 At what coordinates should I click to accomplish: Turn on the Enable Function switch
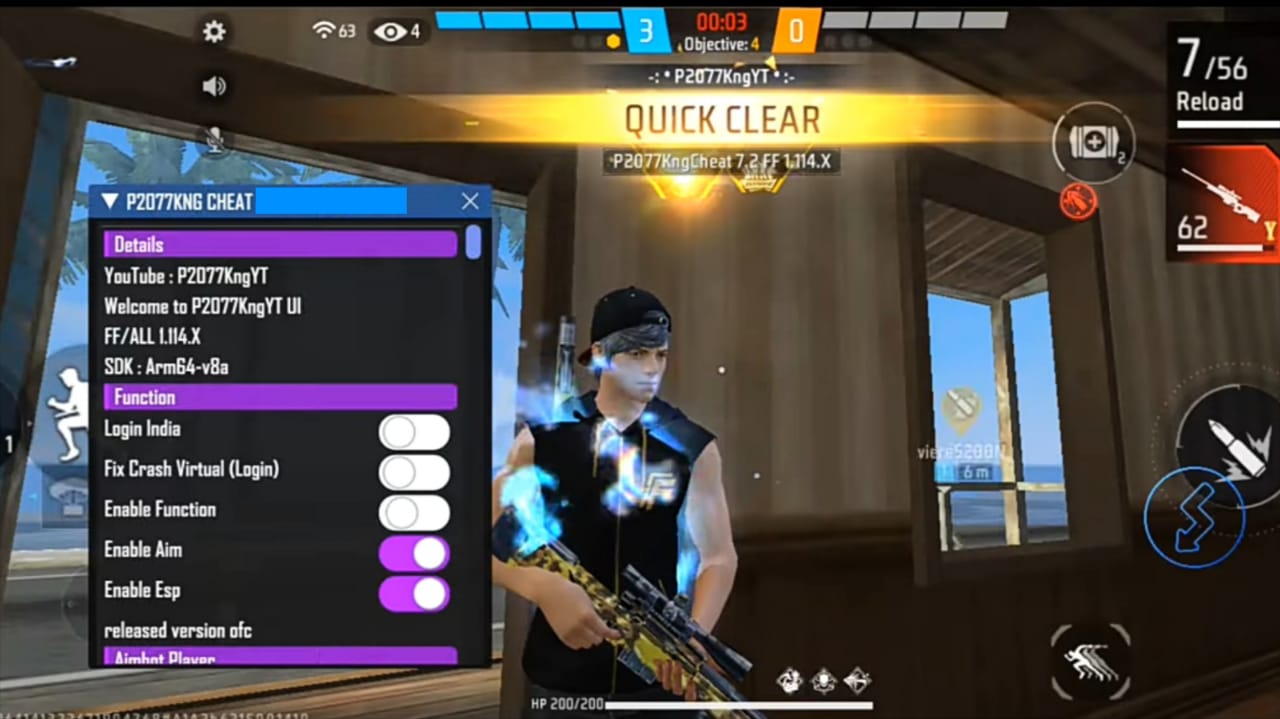[x=414, y=513]
